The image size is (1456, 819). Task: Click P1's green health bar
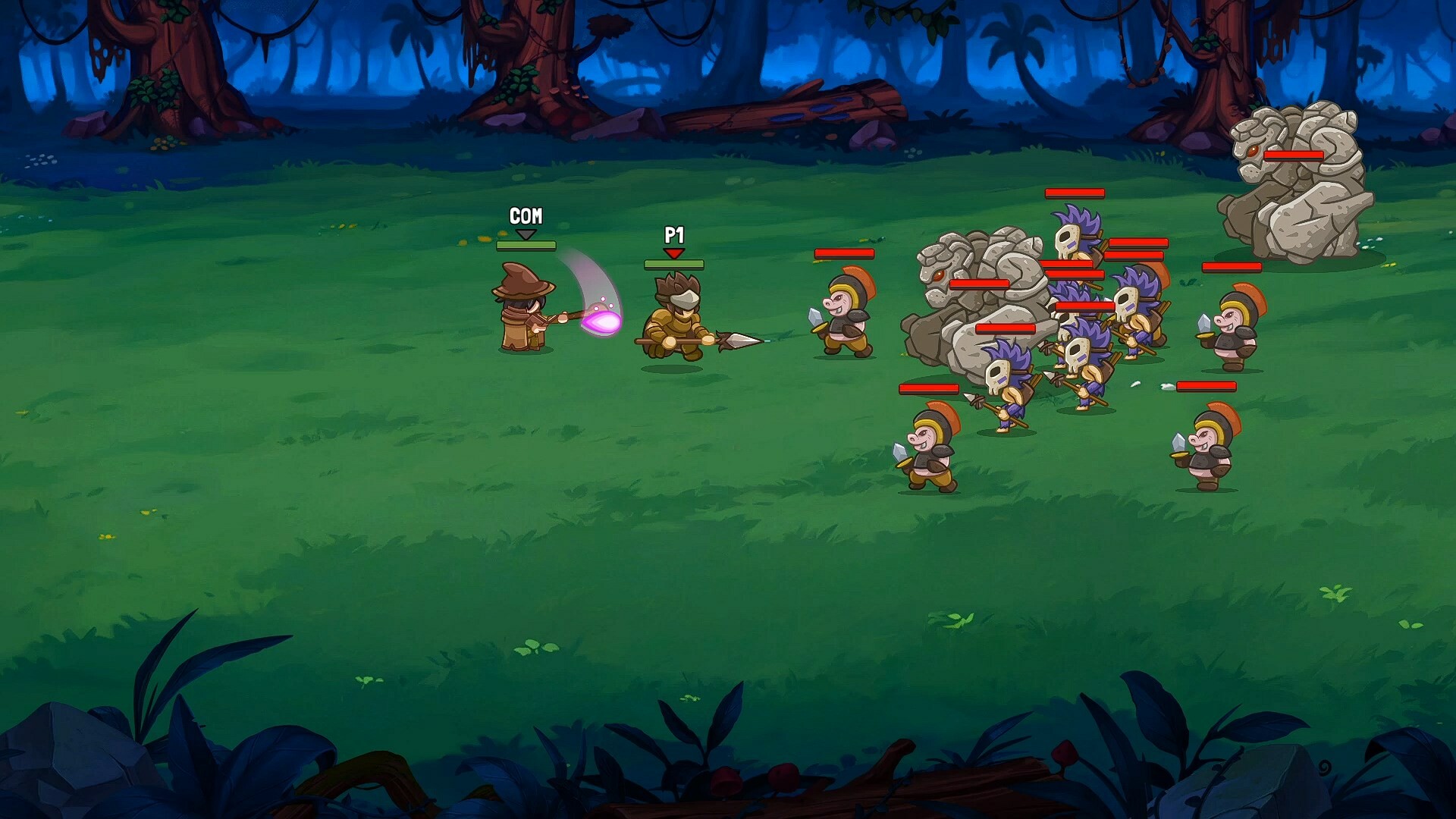click(673, 266)
